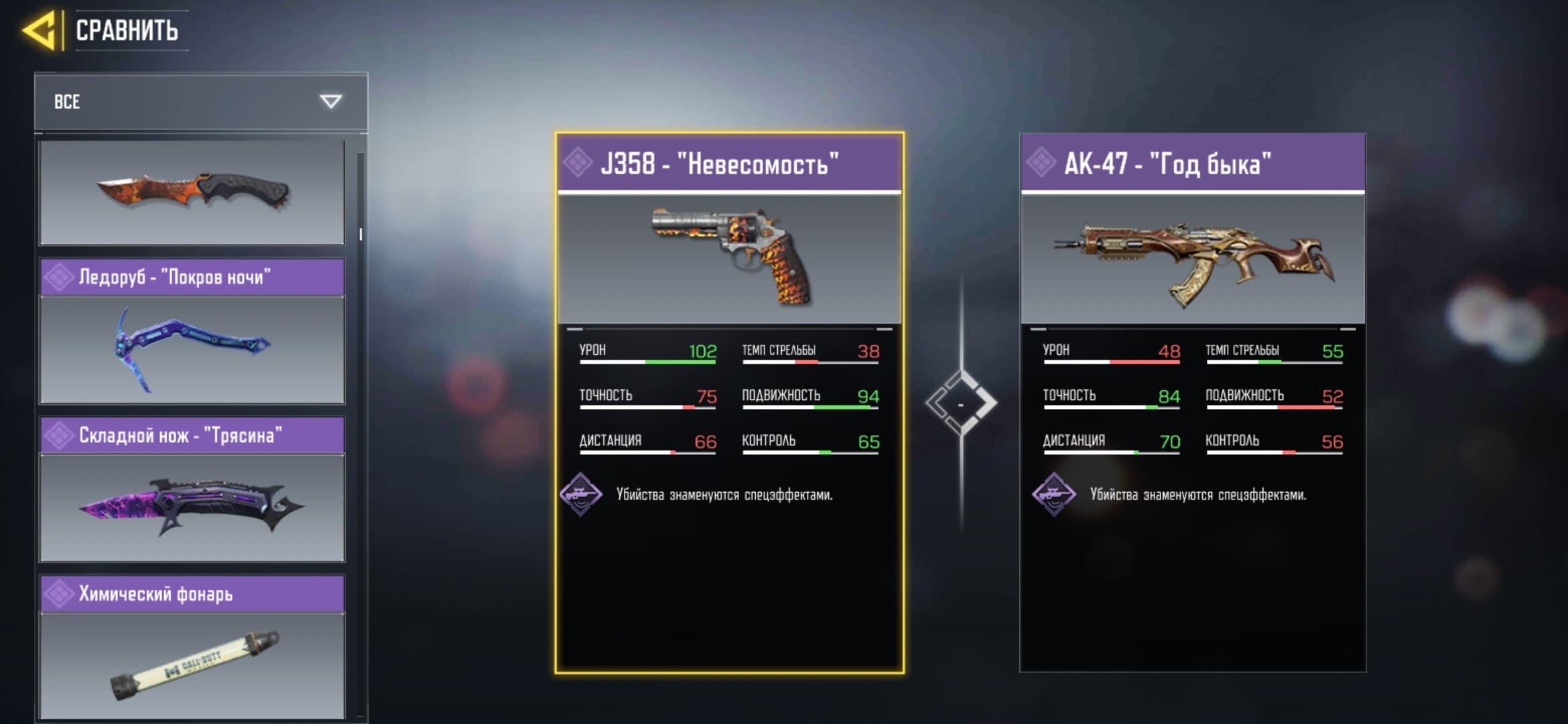The image size is (1568, 724).
Task: Select the orange combat knife thumbnail
Action: [x=192, y=192]
